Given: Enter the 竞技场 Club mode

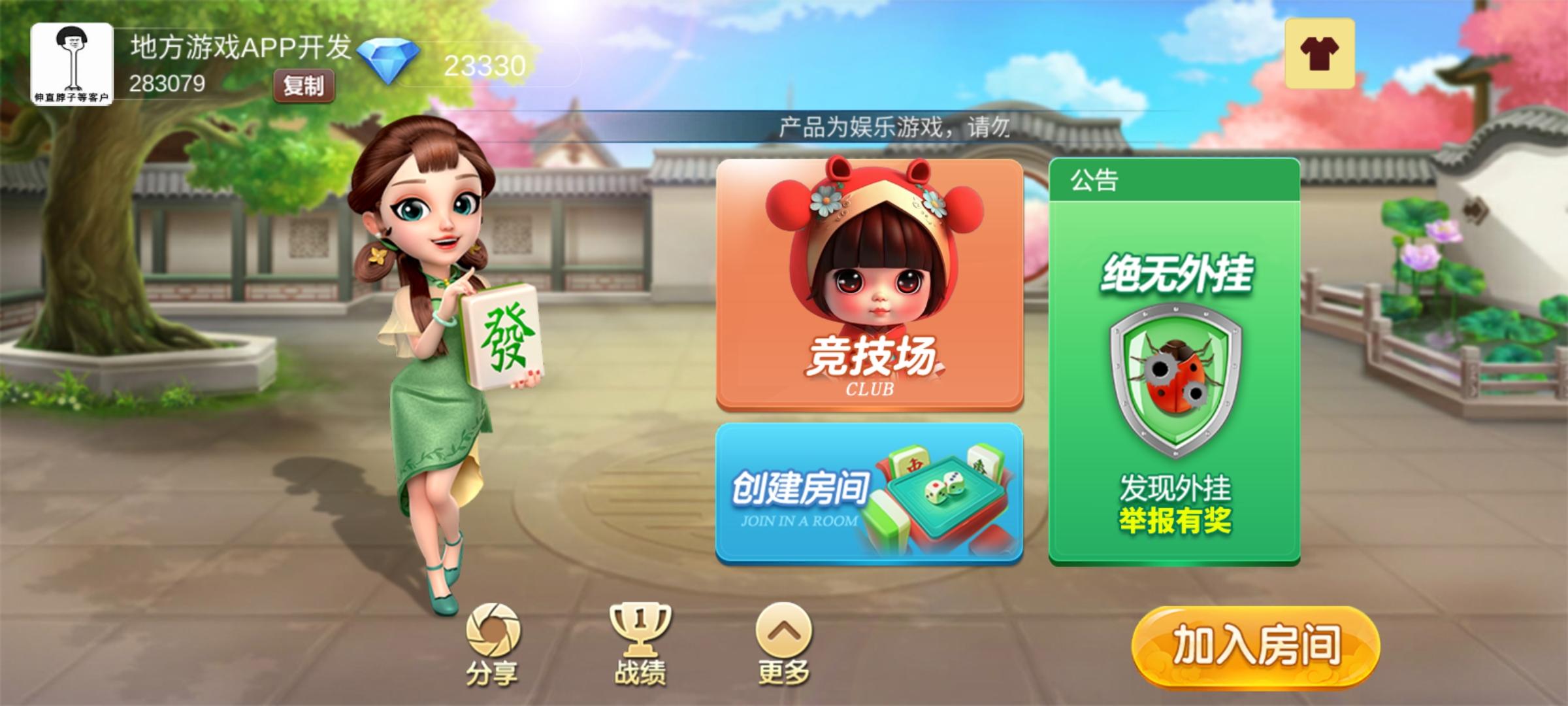Looking at the screenshot, I should click(869, 284).
